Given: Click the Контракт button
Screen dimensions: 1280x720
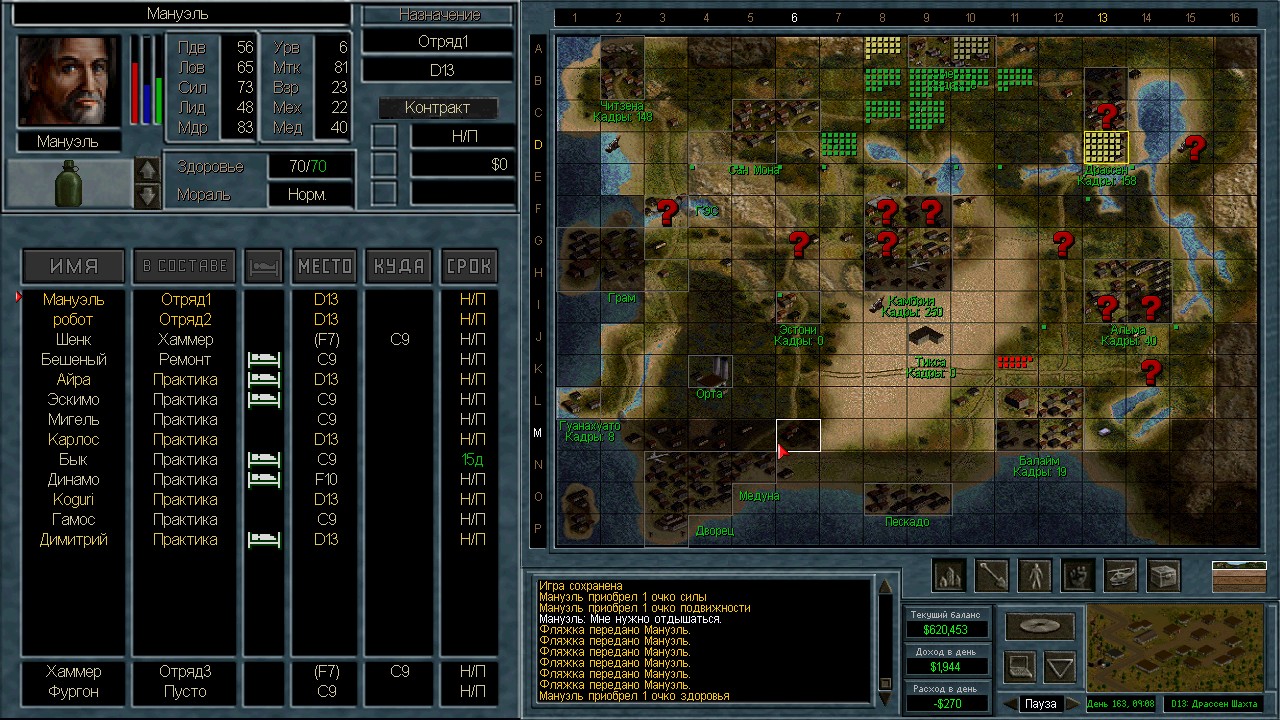Looking at the screenshot, I should 437,108.
